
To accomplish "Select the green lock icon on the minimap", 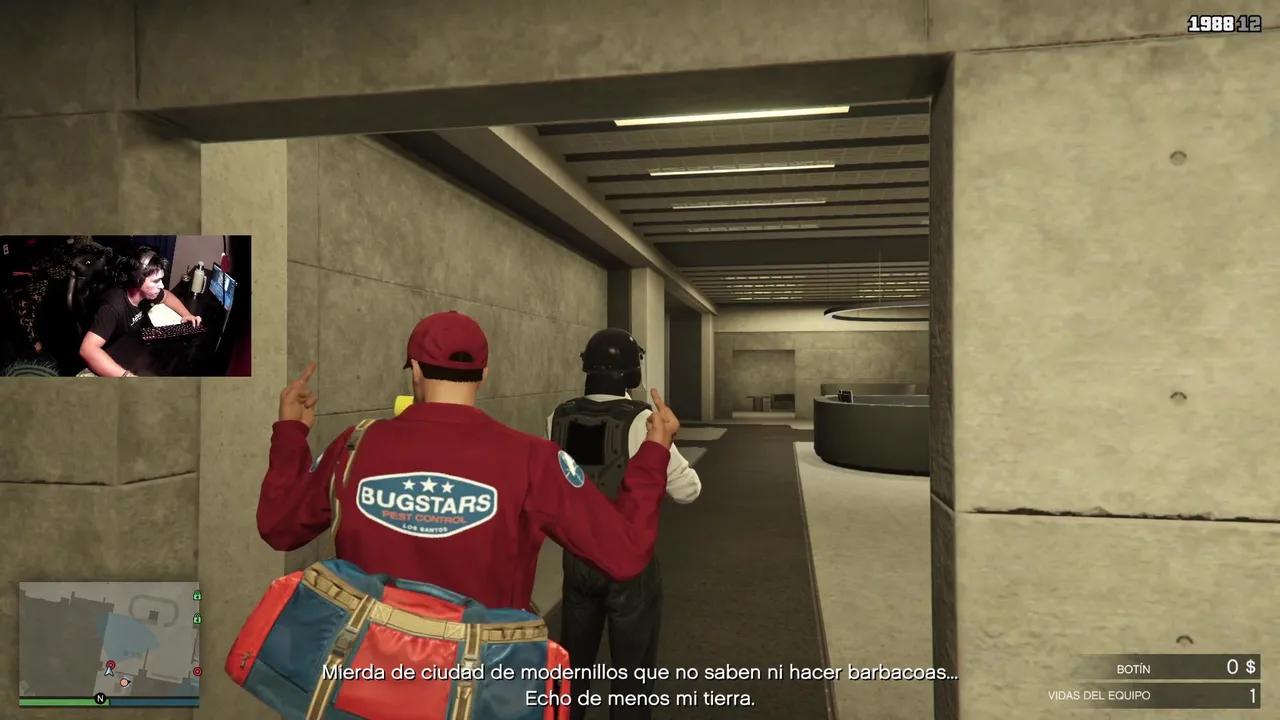I will pyautogui.click(x=197, y=595).
